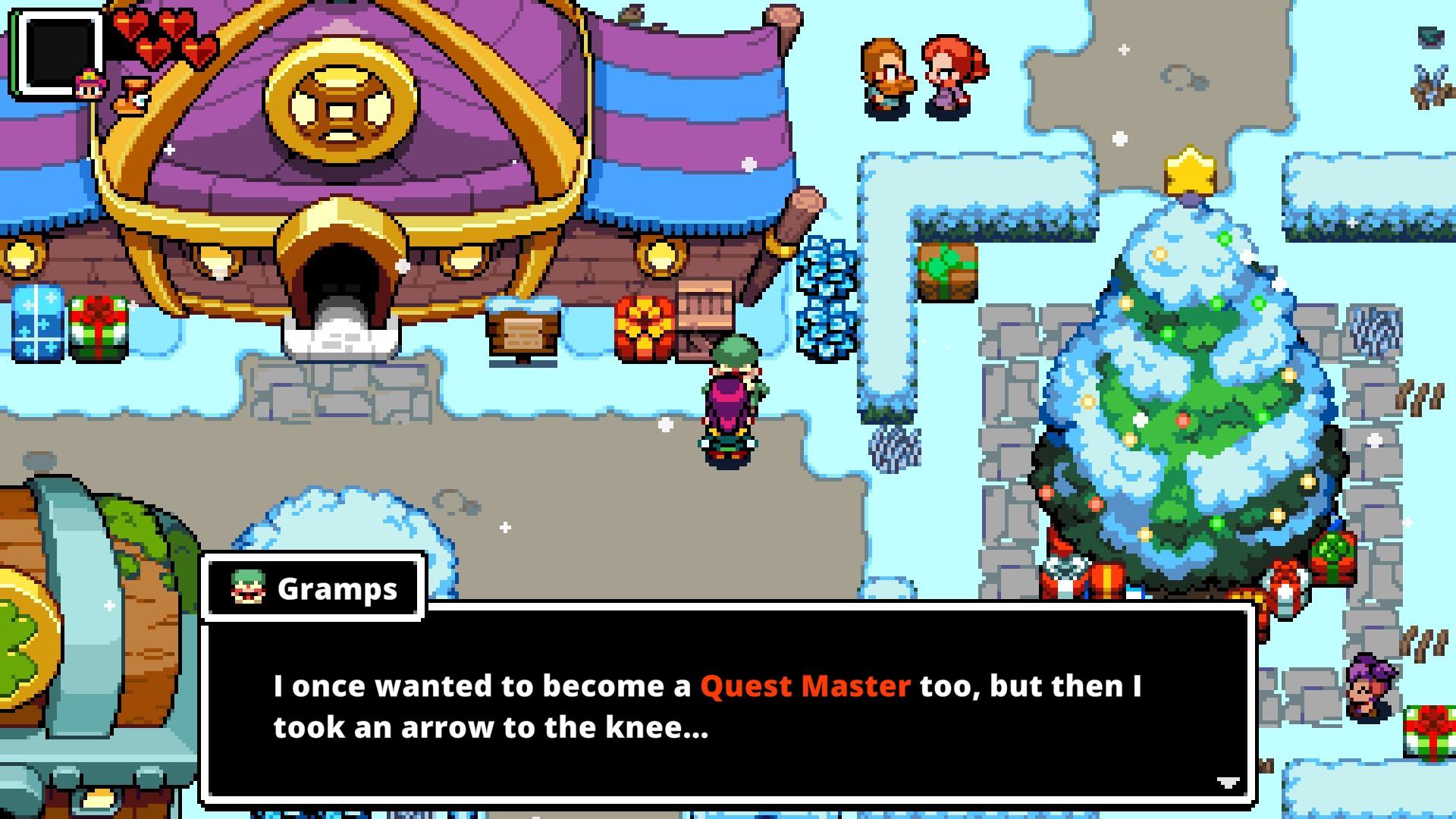Advance dialogue with the down arrow
The width and height of the screenshot is (1456, 819).
tap(1228, 782)
